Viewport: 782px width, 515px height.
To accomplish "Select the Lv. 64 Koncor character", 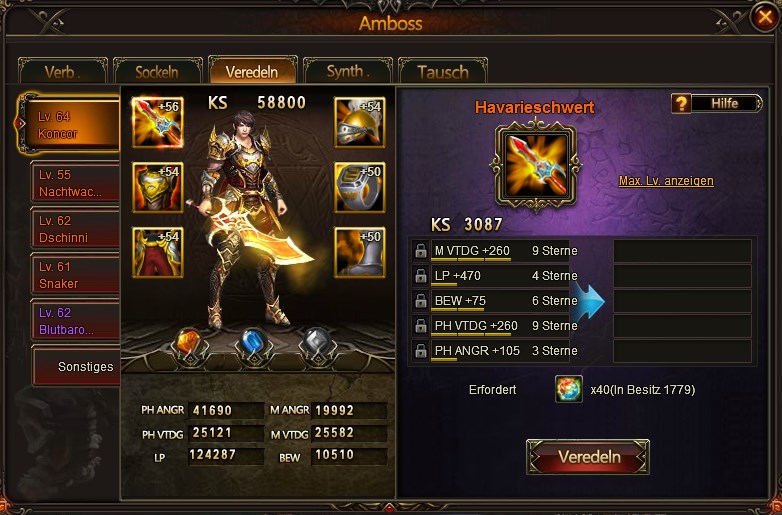I will click(70, 126).
